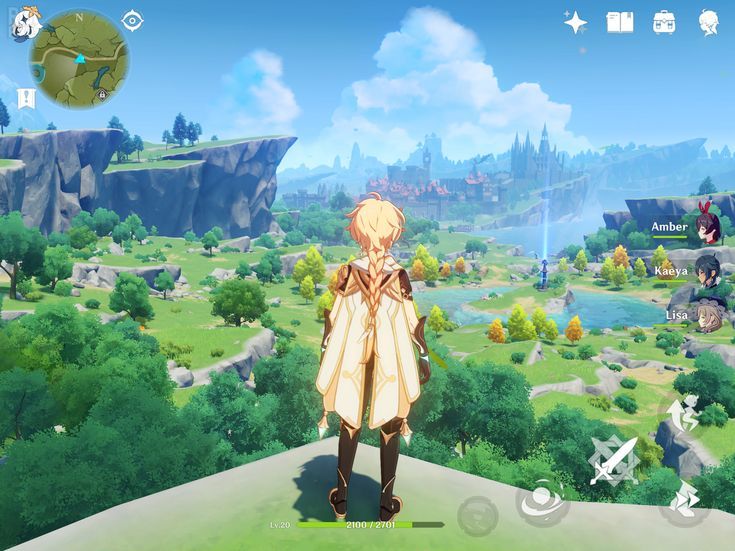Tap the sprint dash button
This screenshot has height=551, width=735.
click(684, 499)
